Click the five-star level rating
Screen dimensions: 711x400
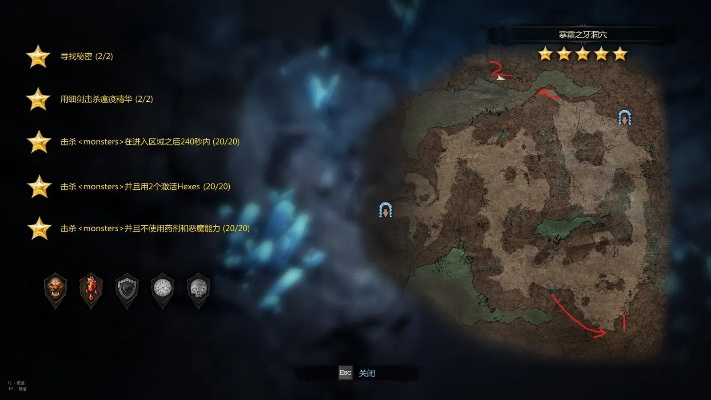582,54
